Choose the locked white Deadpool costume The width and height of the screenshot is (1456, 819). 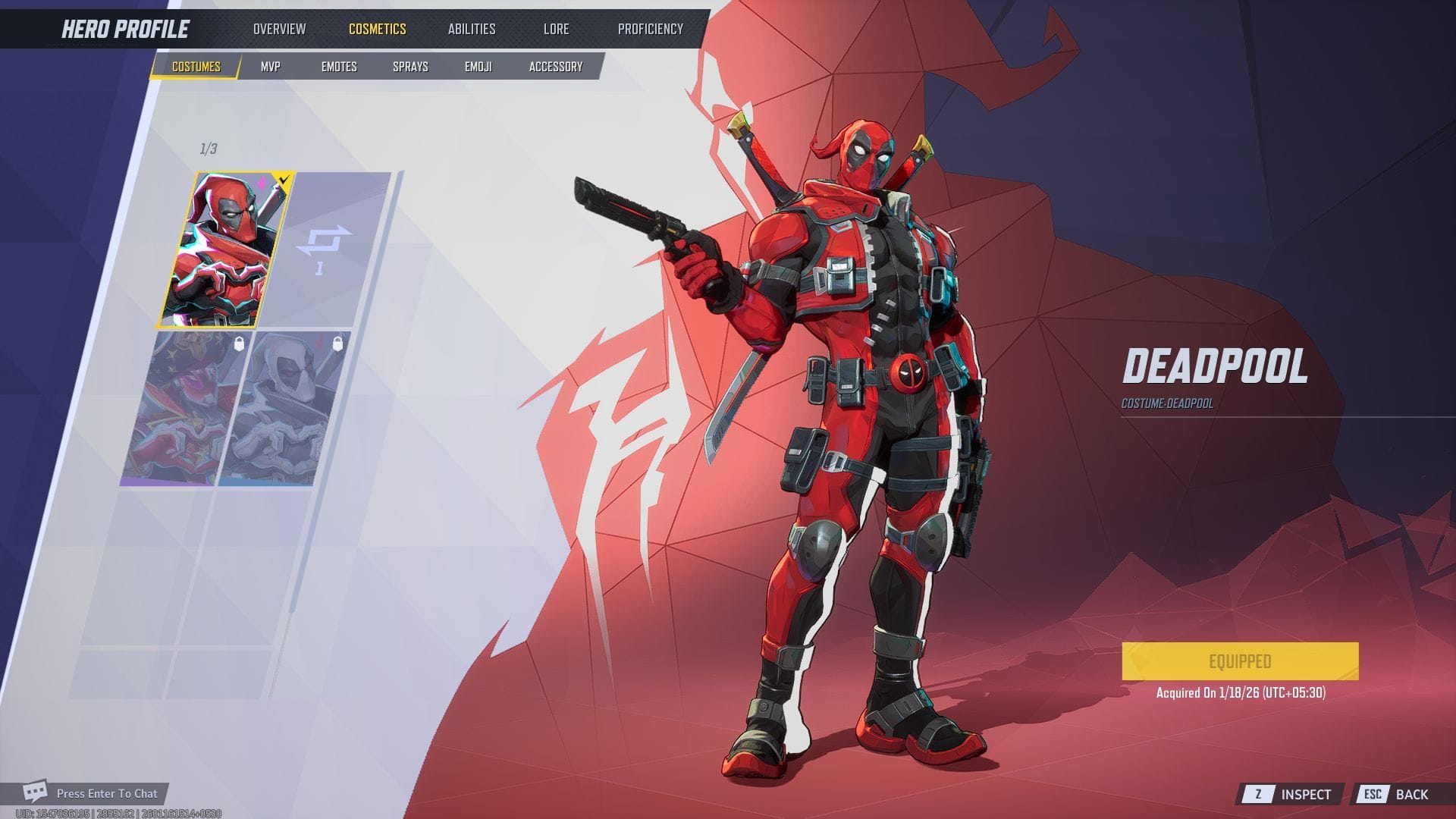pos(284,409)
